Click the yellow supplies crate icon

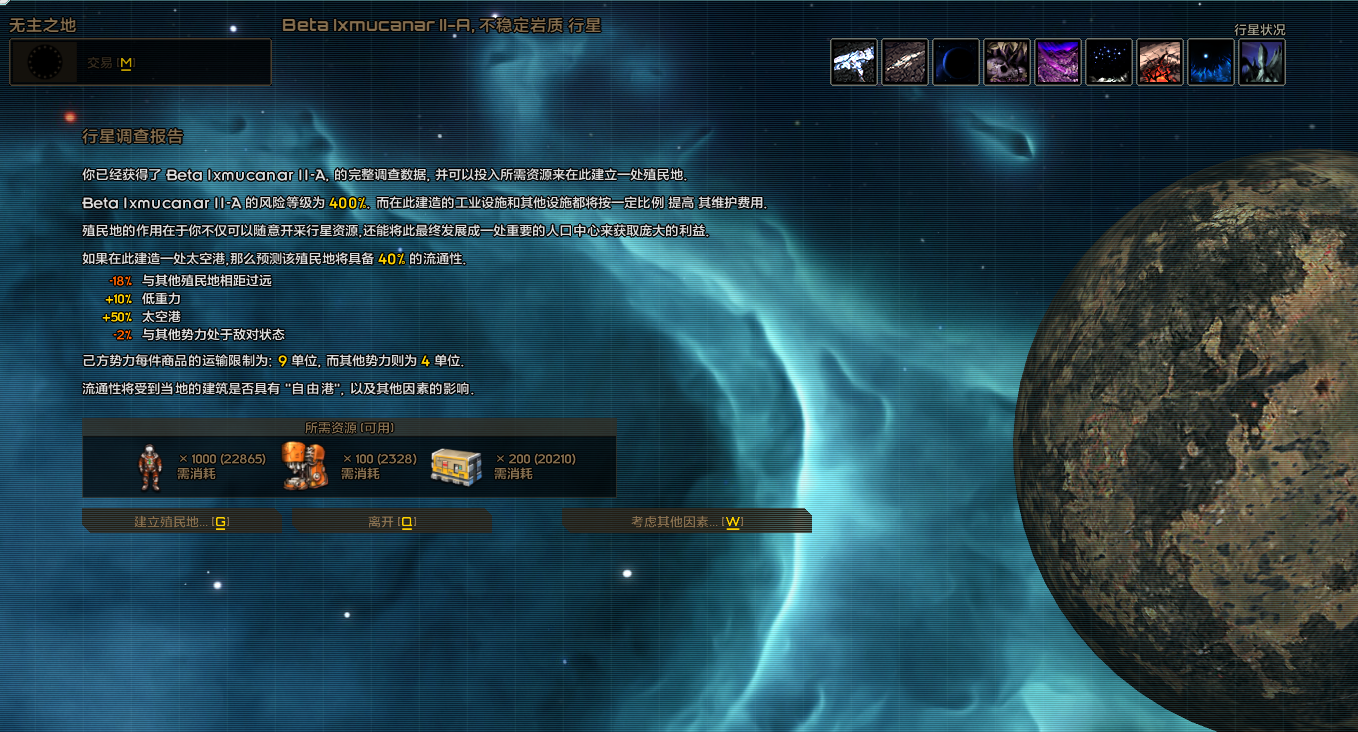click(x=456, y=466)
